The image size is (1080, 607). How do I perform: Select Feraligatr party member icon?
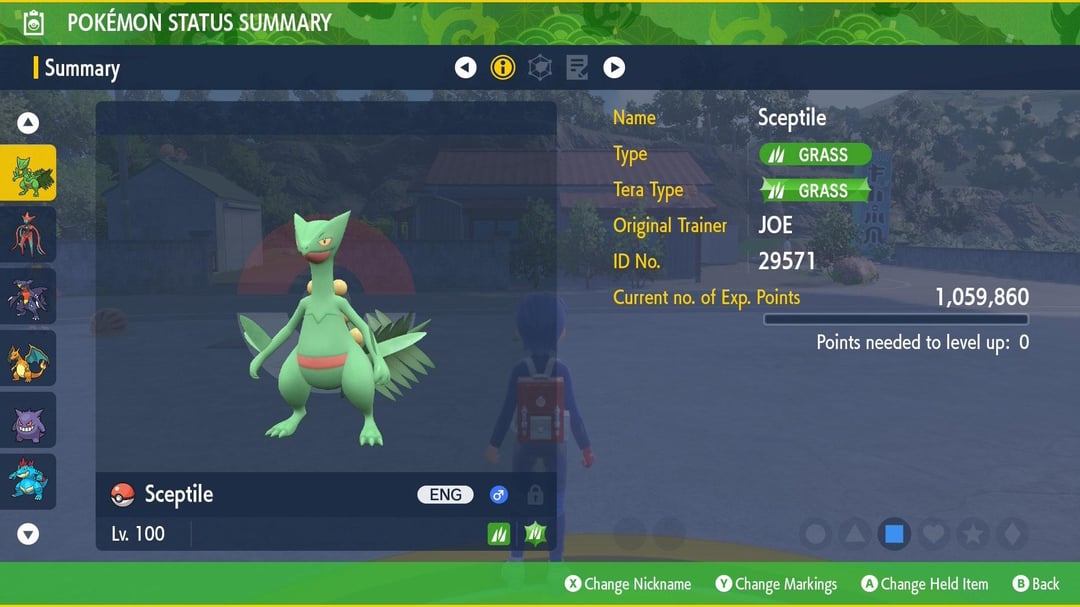point(28,481)
